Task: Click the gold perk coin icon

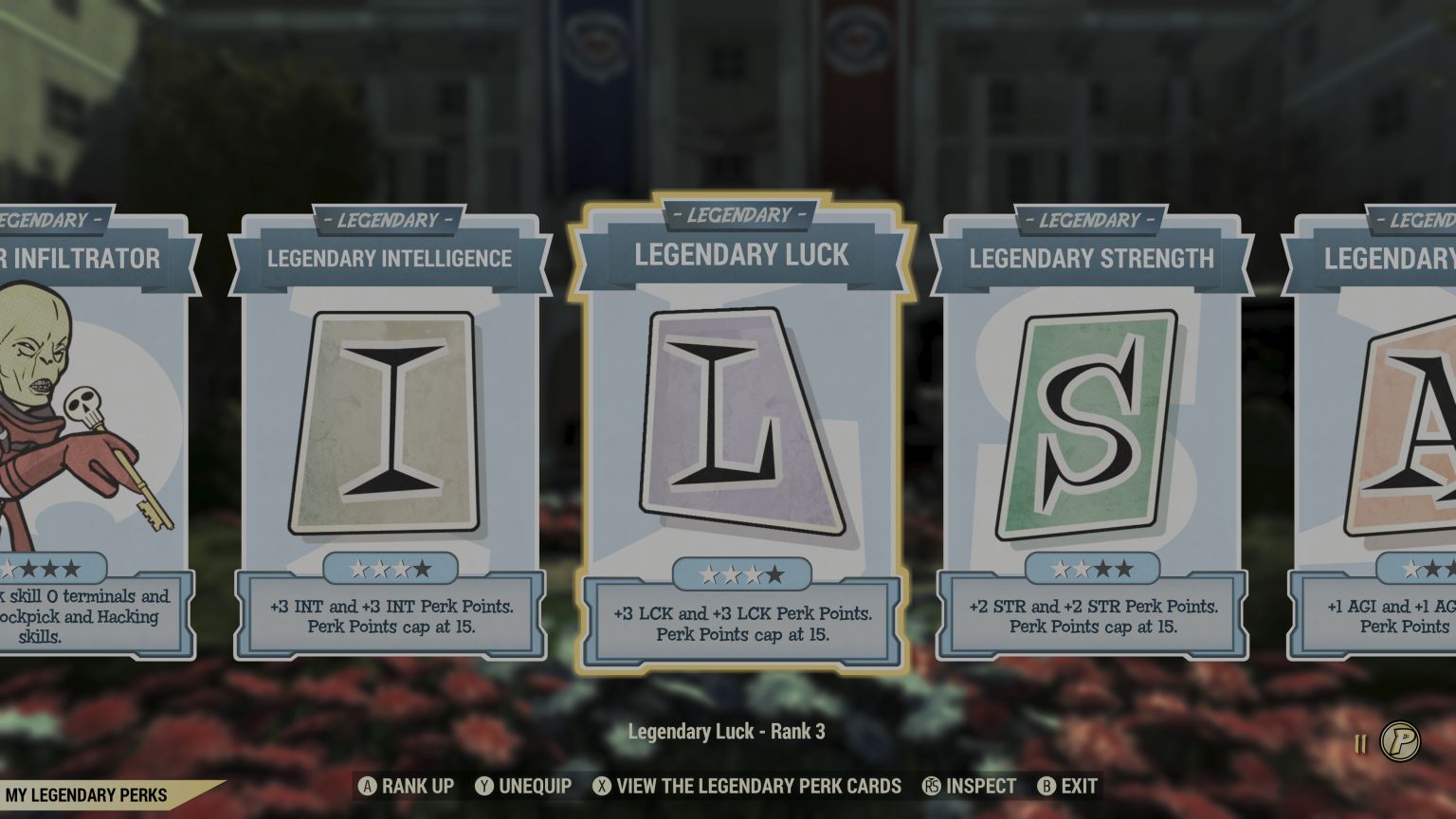Action: 1399,740
